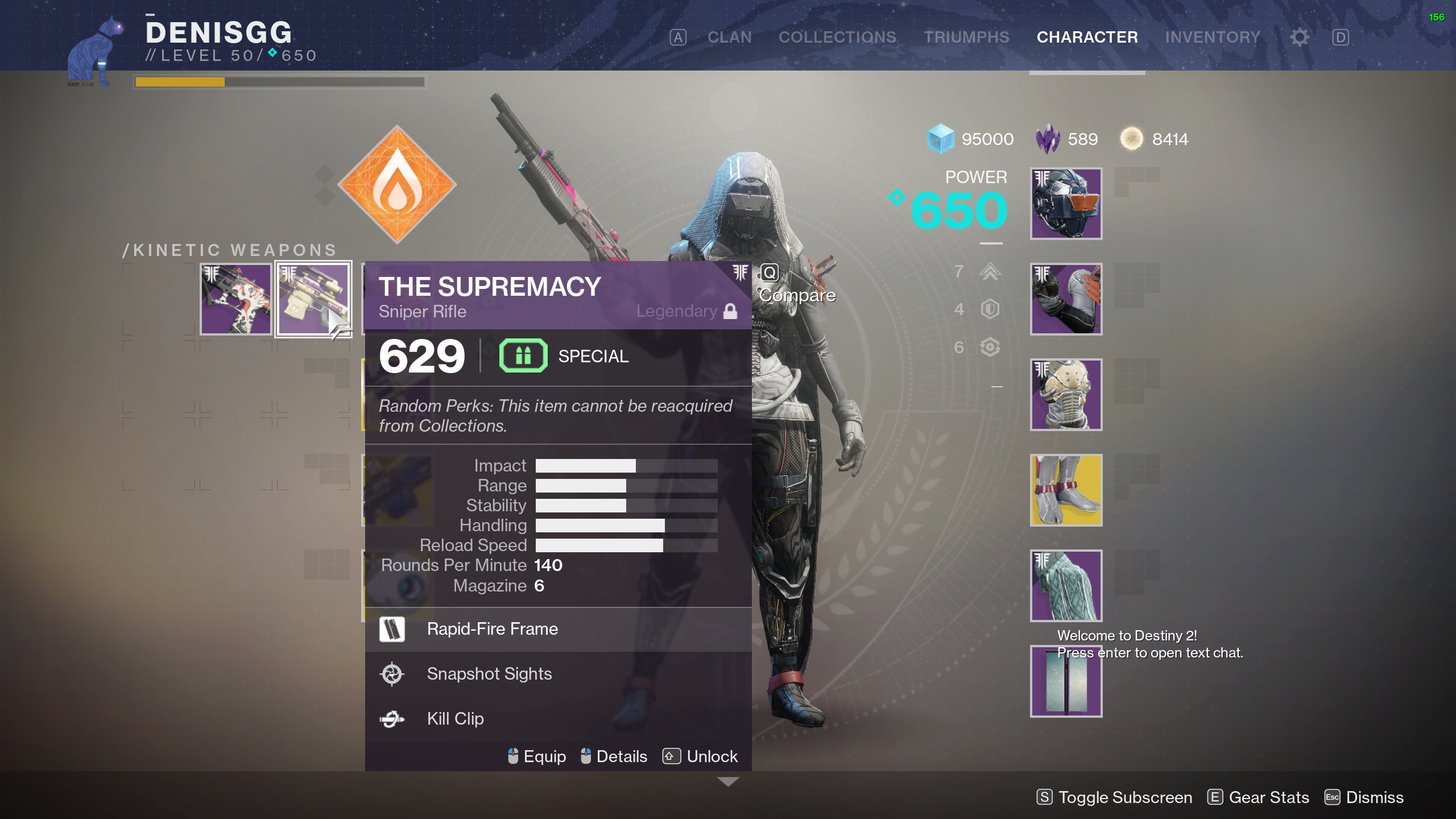
Task: Switch to the Inventory tab
Action: tap(1213, 36)
